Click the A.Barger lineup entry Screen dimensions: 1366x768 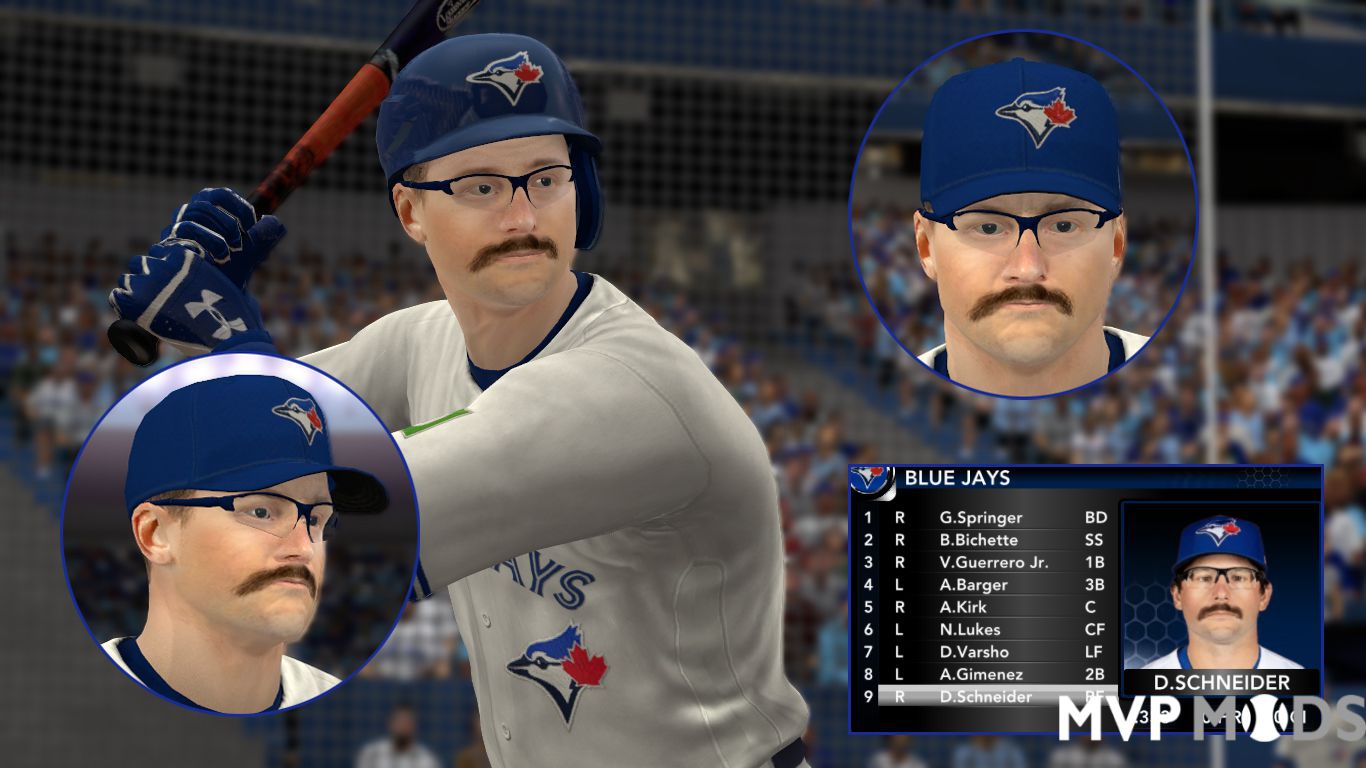click(973, 585)
